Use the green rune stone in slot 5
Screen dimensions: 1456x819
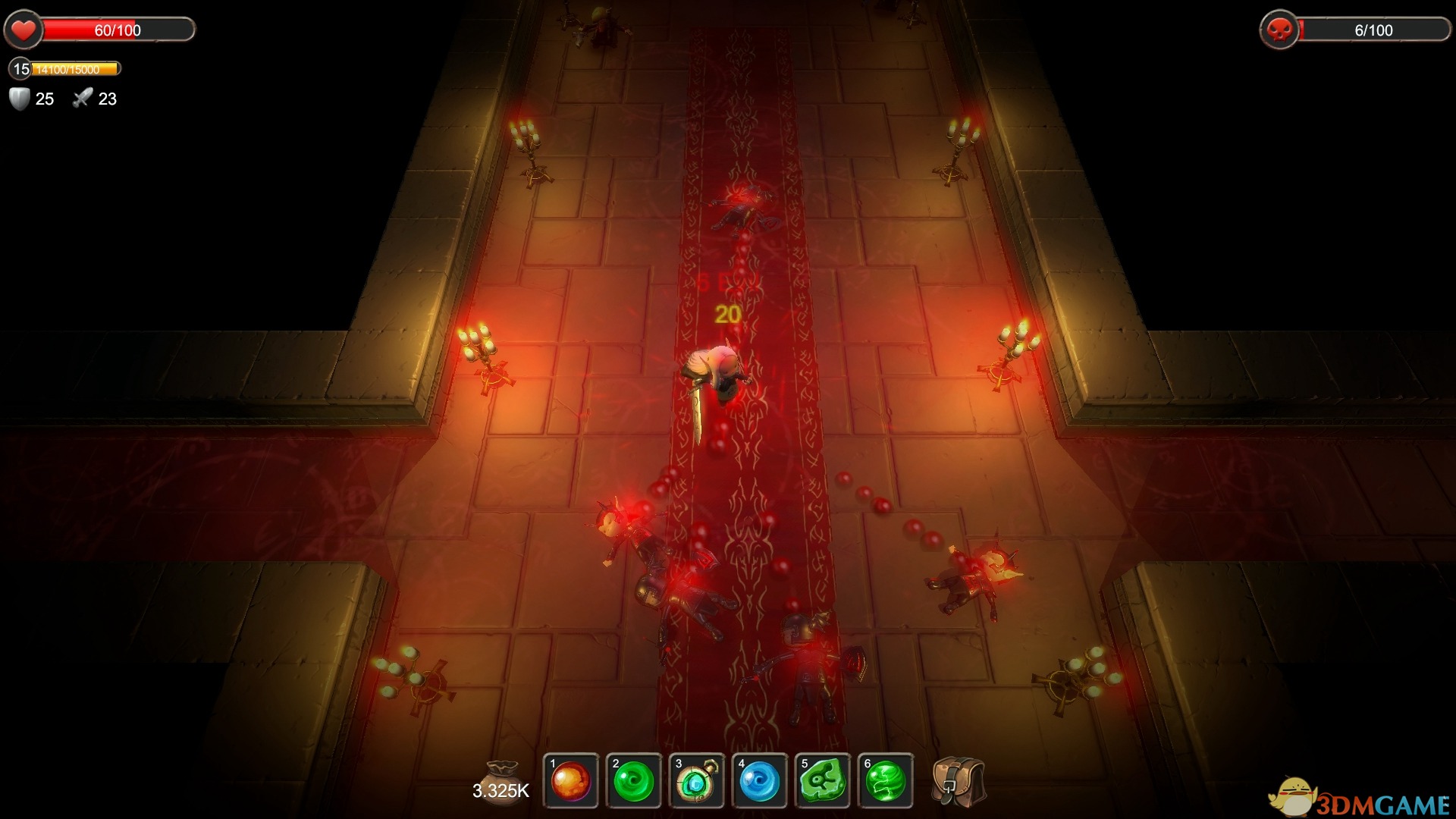coord(823,781)
